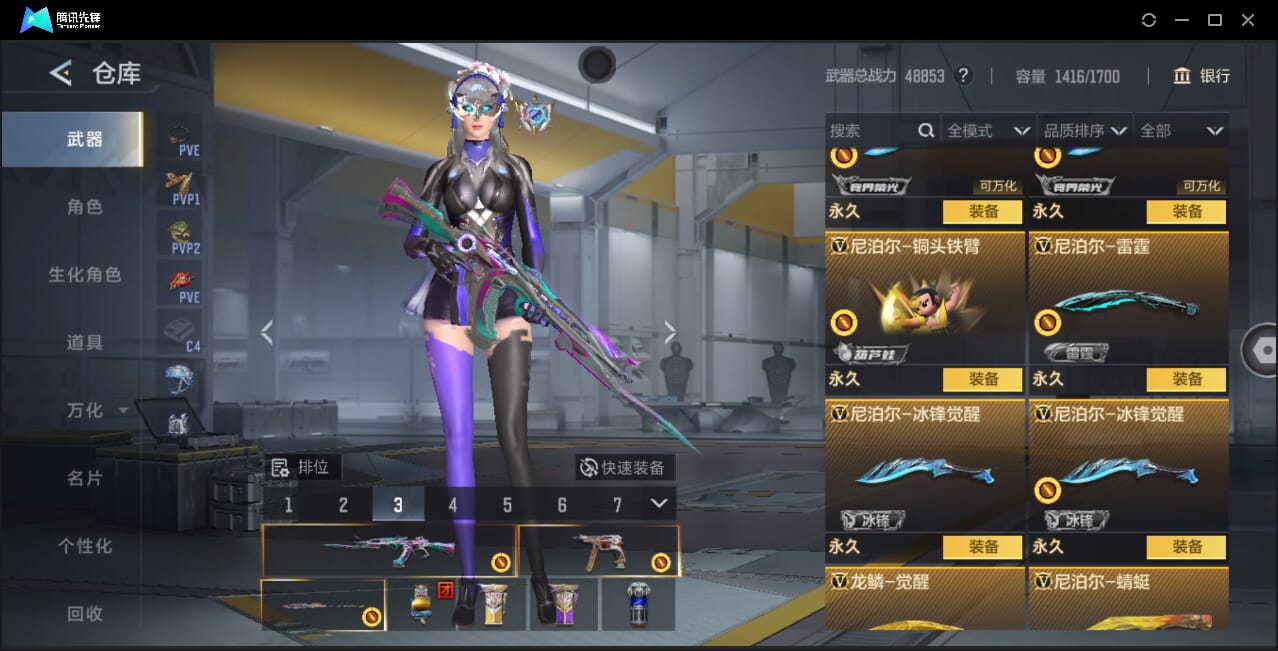Open the 品质排序 quality sort dropdown

pyautogui.click(x=1085, y=131)
